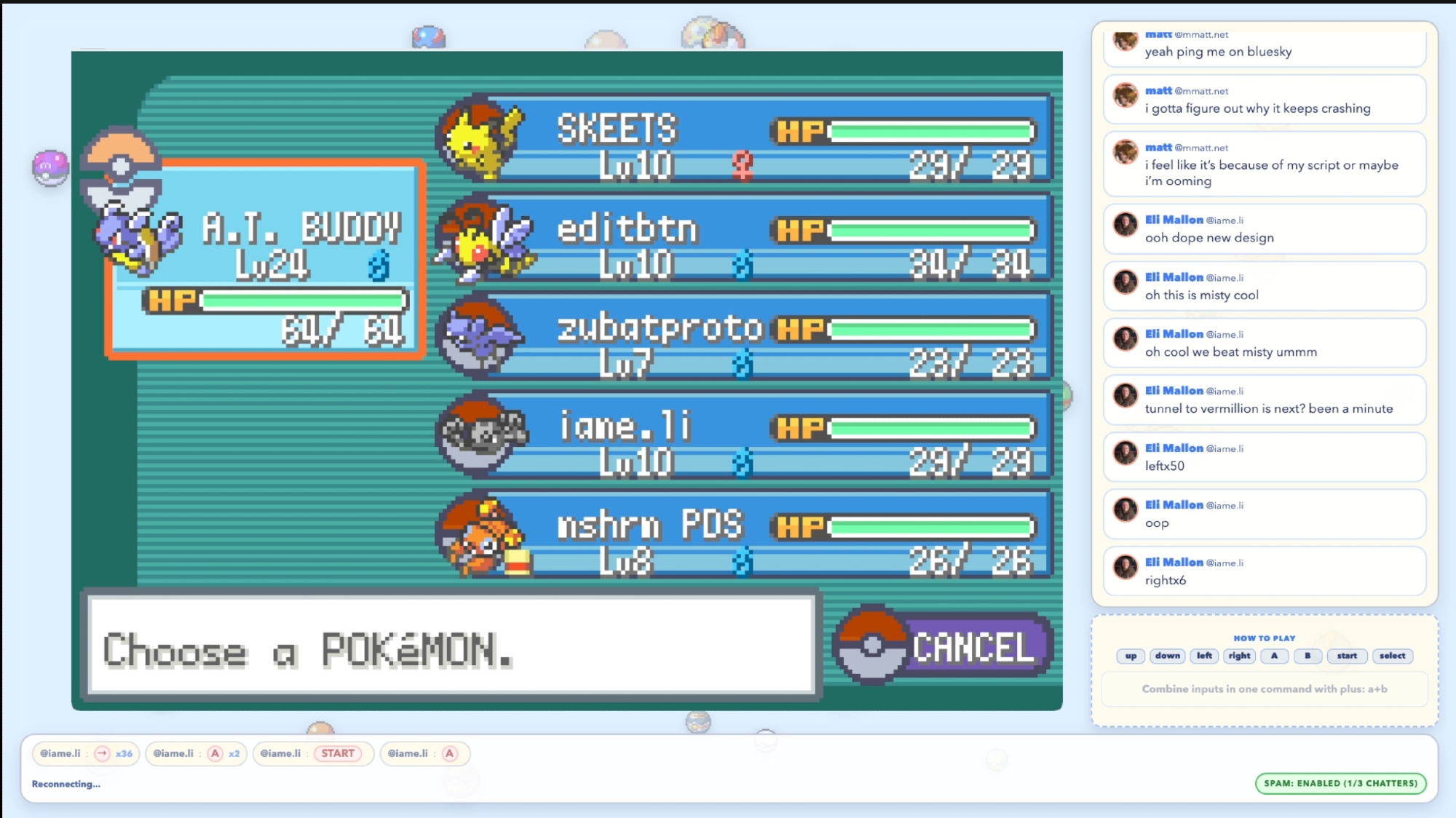Viewport: 1456px width, 818px height.
Task: Click the 'B' command chip
Action: pos(1307,656)
